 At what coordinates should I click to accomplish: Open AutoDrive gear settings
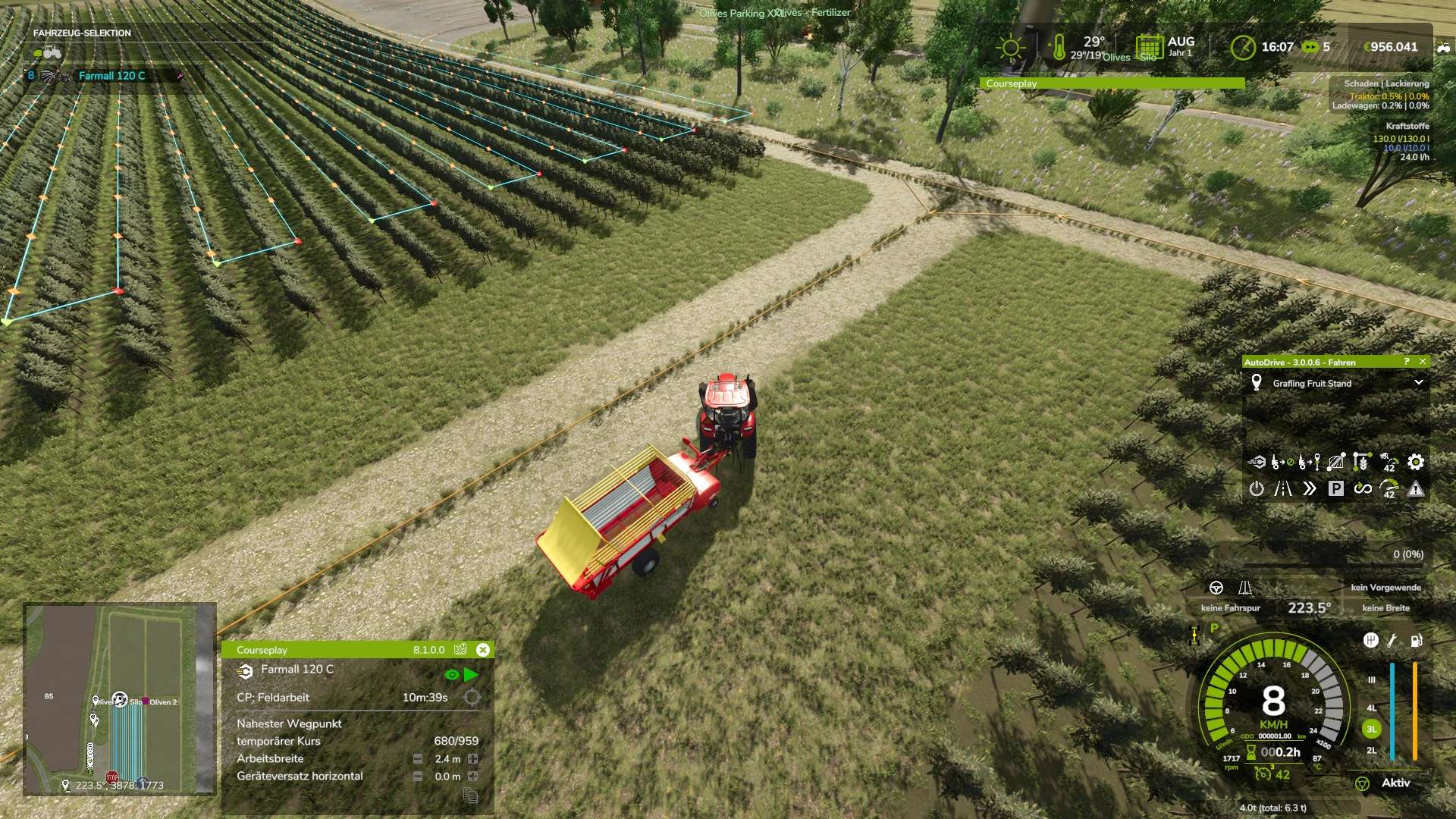[x=1415, y=462]
